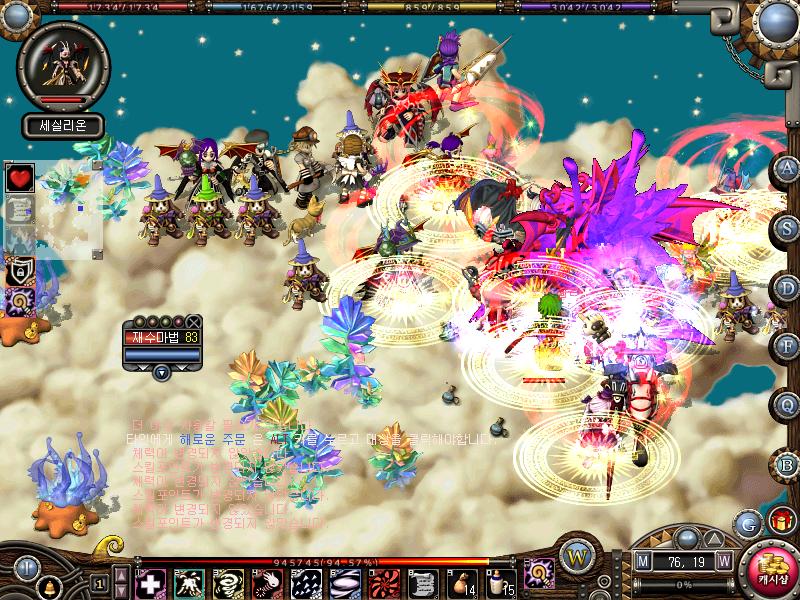Screen dimensions: 800x600
Task: Use the white cross heal skill slot
Action: tap(150, 582)
